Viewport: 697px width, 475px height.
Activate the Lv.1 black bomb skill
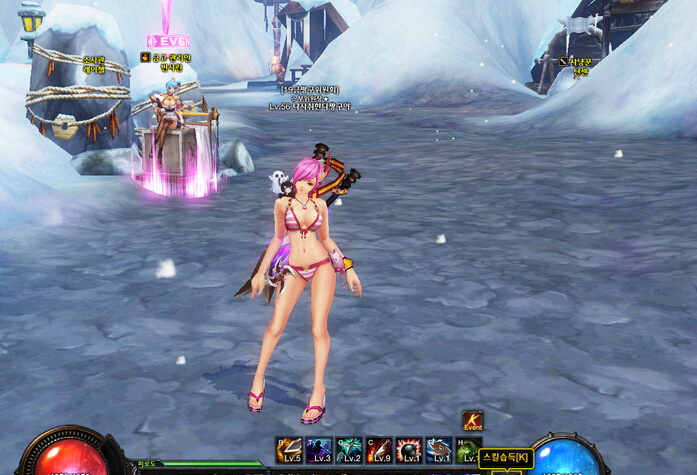409,450
